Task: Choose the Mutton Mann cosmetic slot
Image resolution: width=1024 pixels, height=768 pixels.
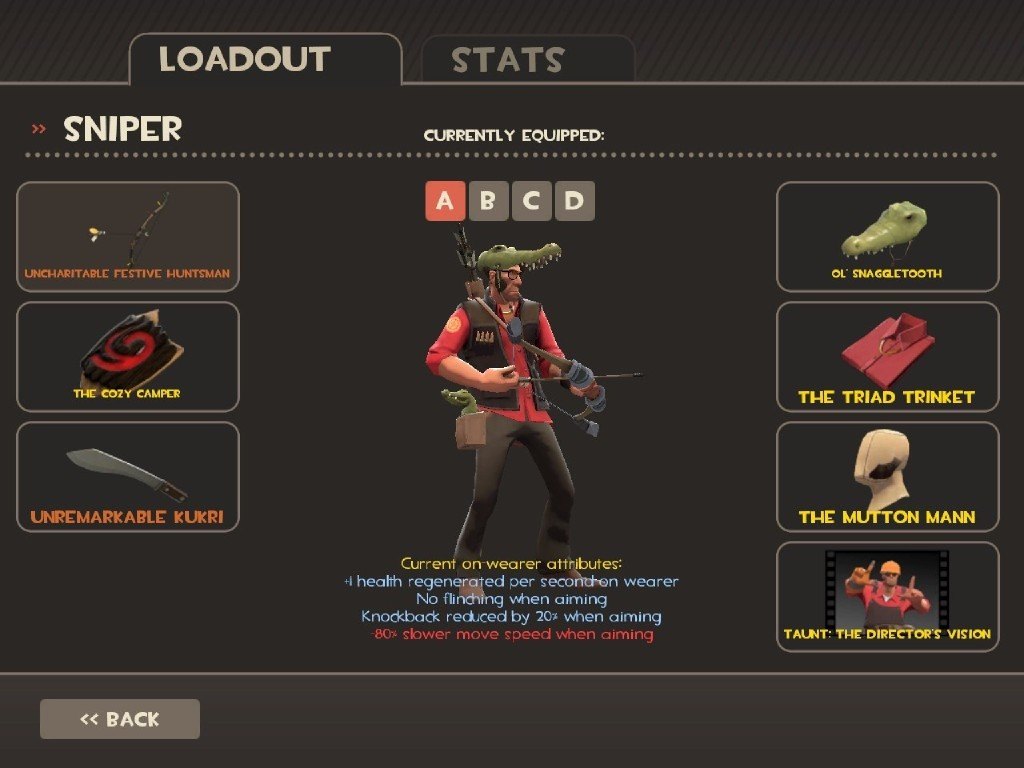Action: point(888,477)
